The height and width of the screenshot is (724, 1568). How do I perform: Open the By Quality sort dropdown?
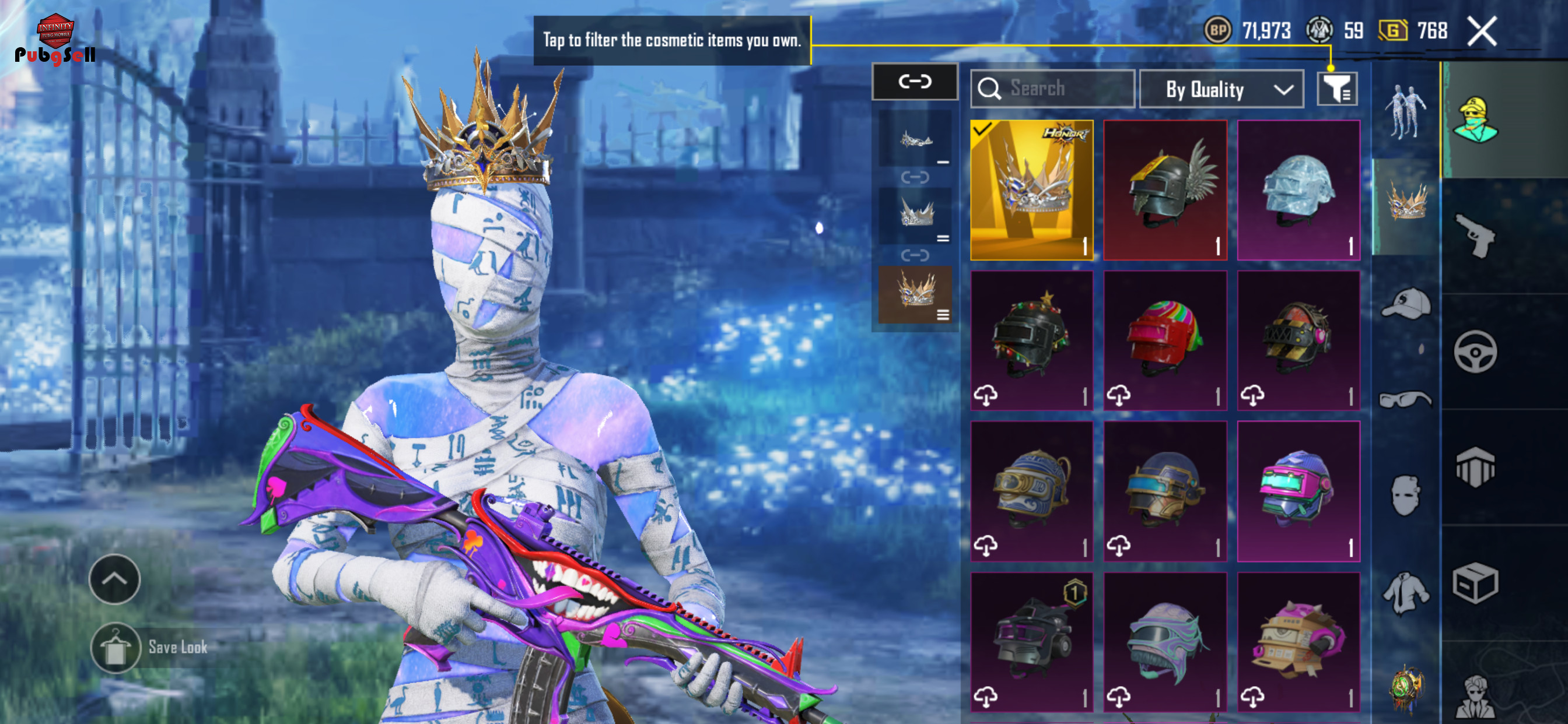(x=1221, y=89)
